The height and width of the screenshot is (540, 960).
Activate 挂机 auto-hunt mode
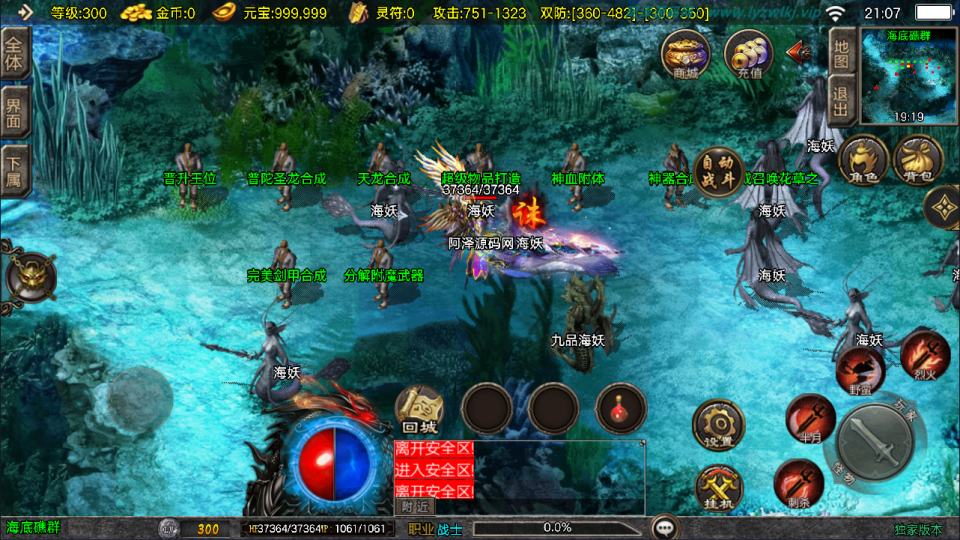718,489
